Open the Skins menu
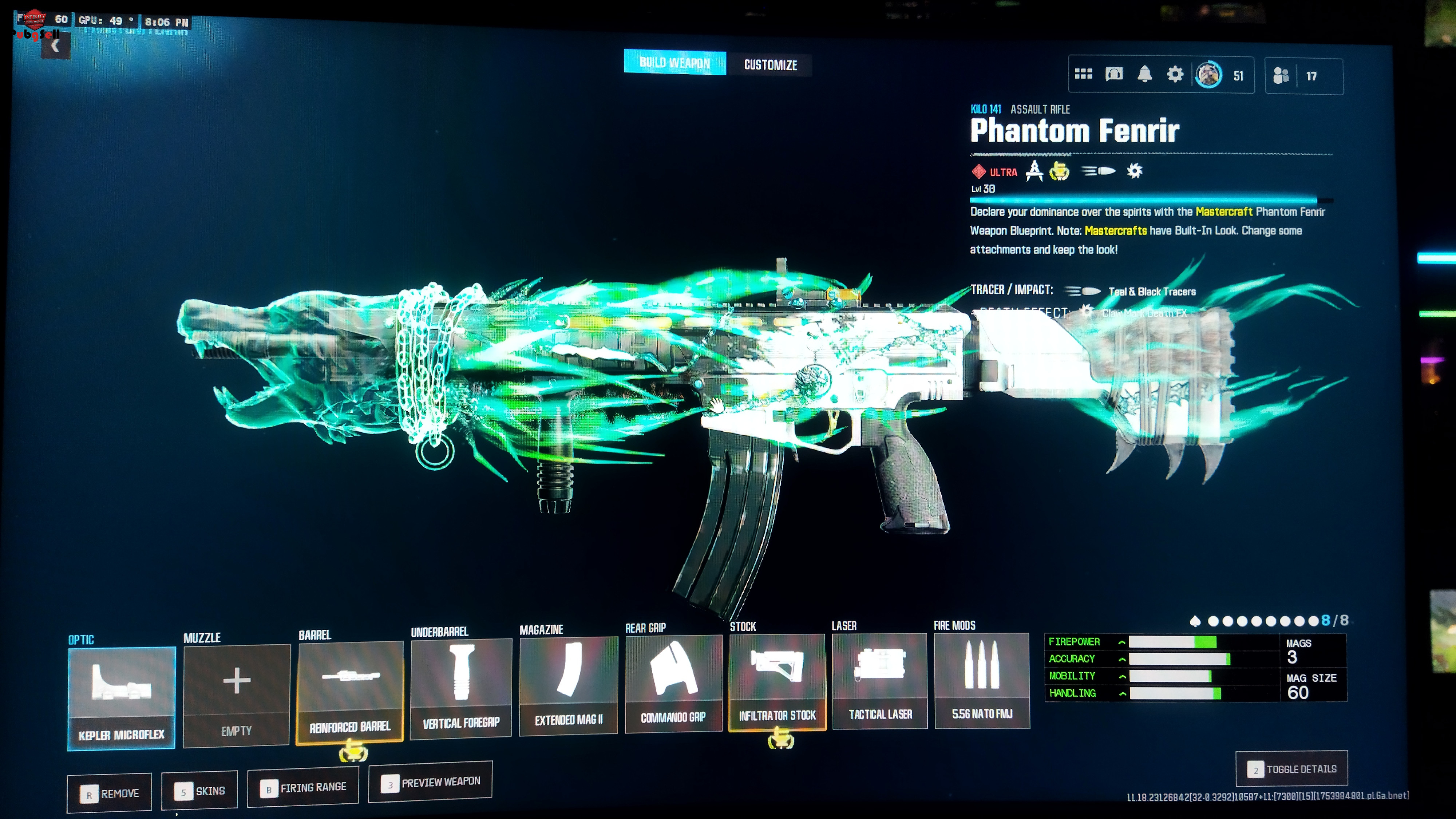1456x819 pixels. tap(199, 791)
